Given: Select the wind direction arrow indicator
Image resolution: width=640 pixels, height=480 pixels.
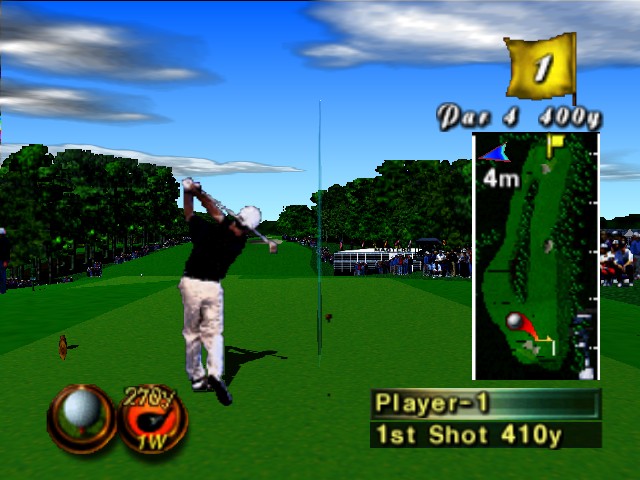Looking at the screenshot, I should pyautogui.click(x=494, y=153).
